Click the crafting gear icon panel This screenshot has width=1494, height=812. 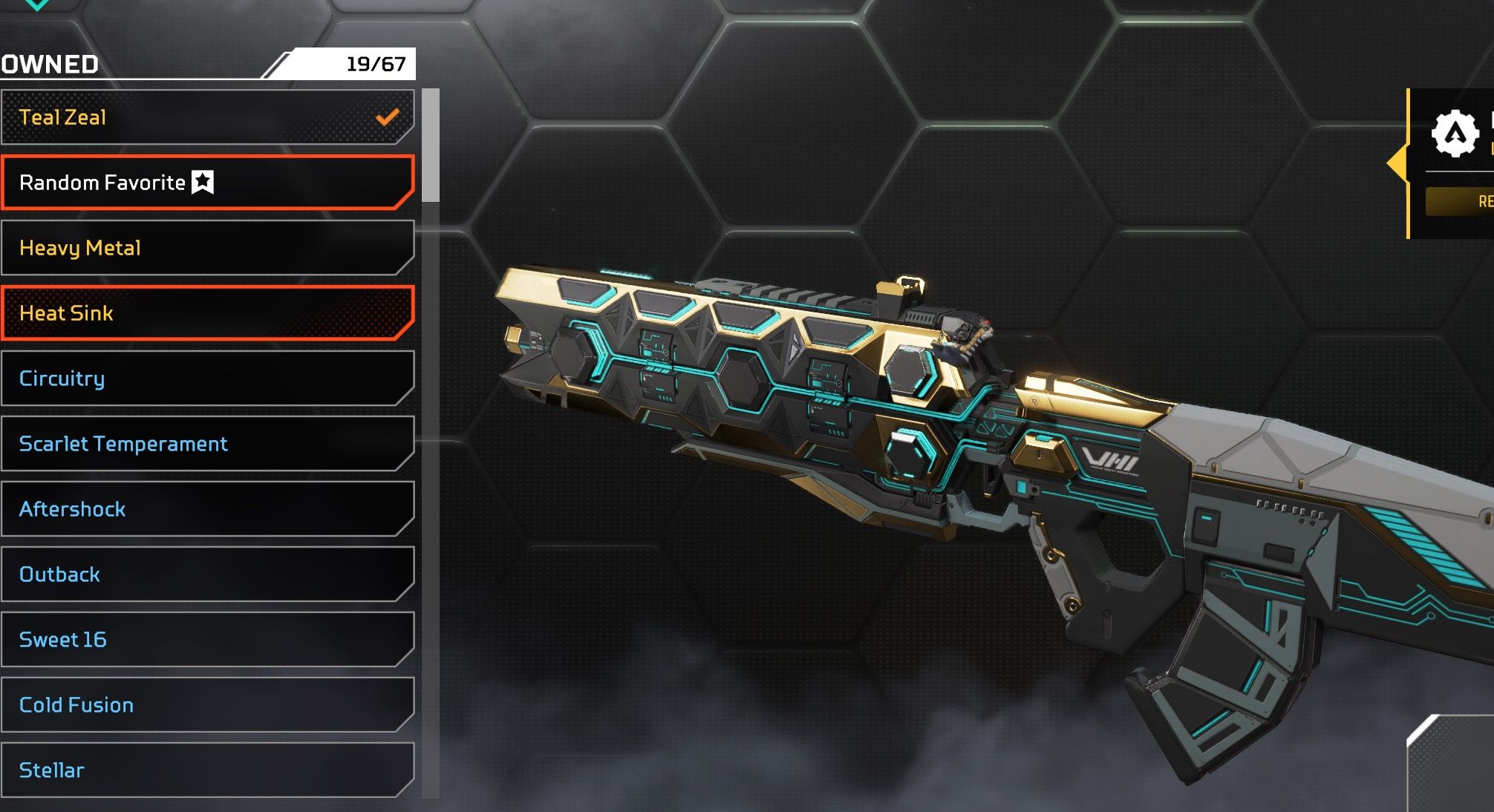1454,134
